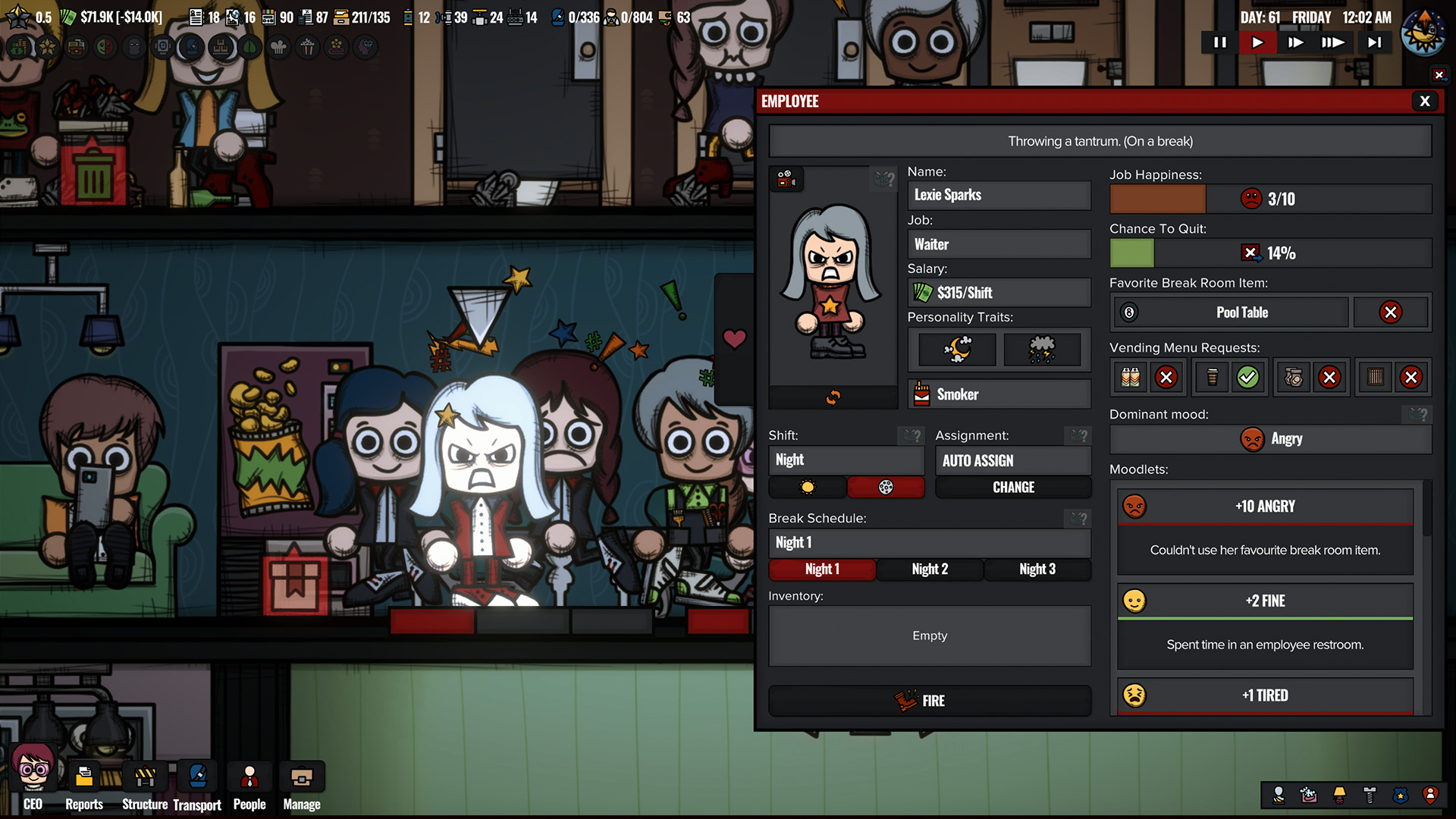The image size is (1456, 819).
Task: Cycle the employee portrait with orange arrows
Action: tap(833, 397)
